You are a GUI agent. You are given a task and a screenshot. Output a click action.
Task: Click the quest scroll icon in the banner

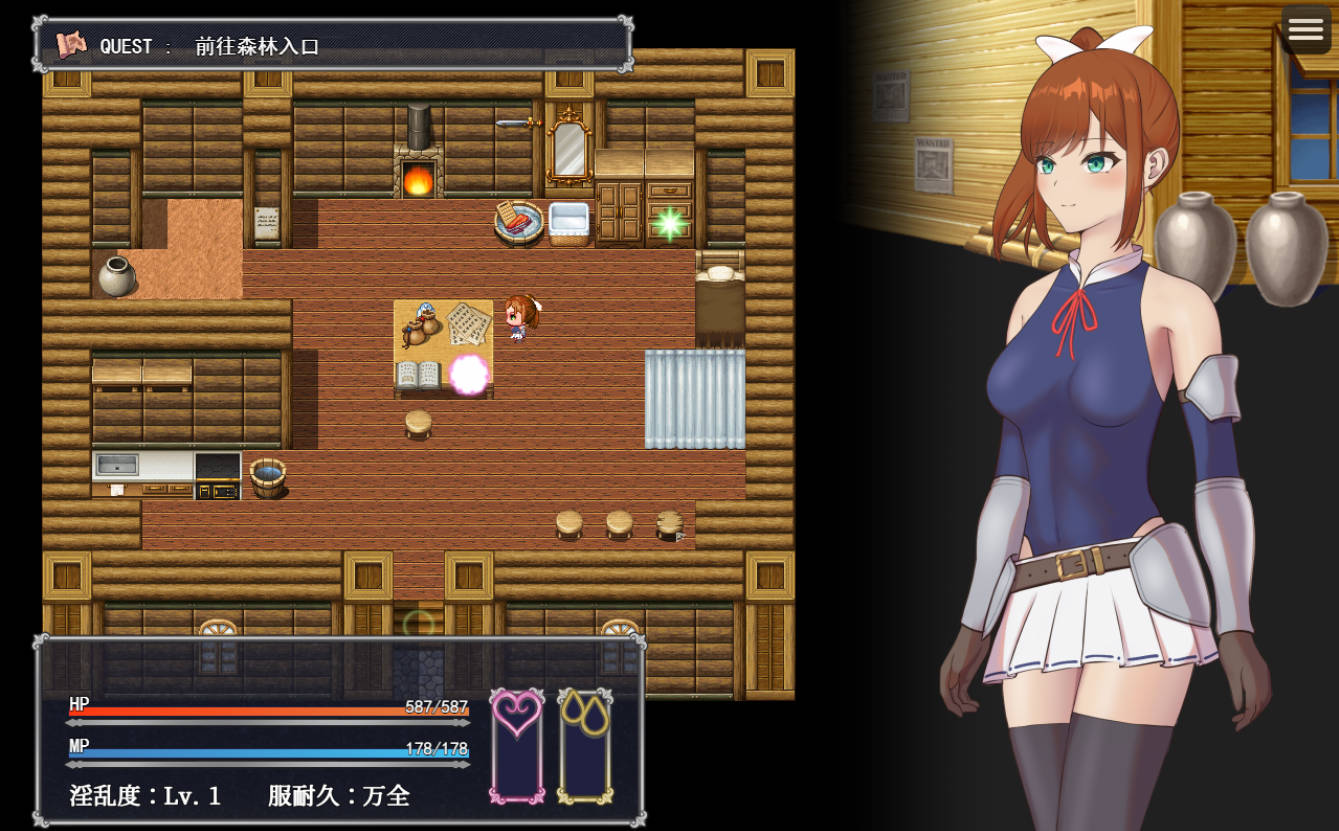70,44
